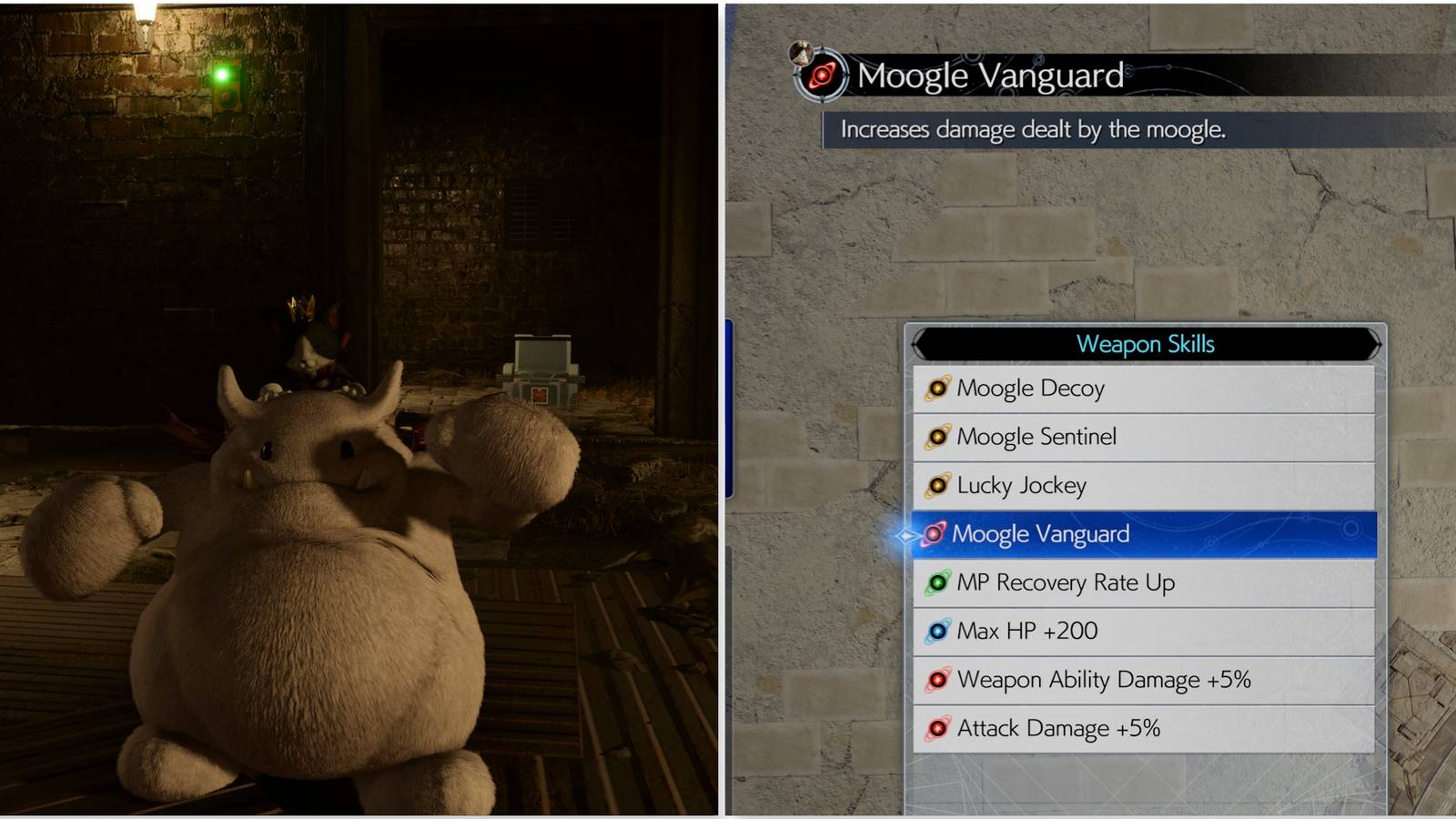Click the yellow orb icon beside Moogle Decoy

[939, 388]
